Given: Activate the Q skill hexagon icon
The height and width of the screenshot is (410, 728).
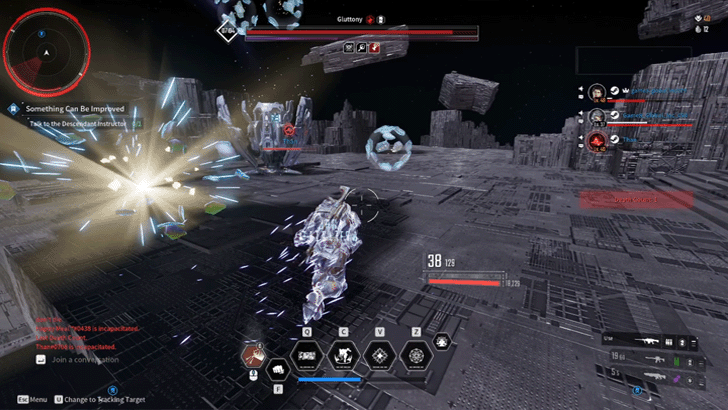Looking at the screenshot, I should click(x=307, y=354).
